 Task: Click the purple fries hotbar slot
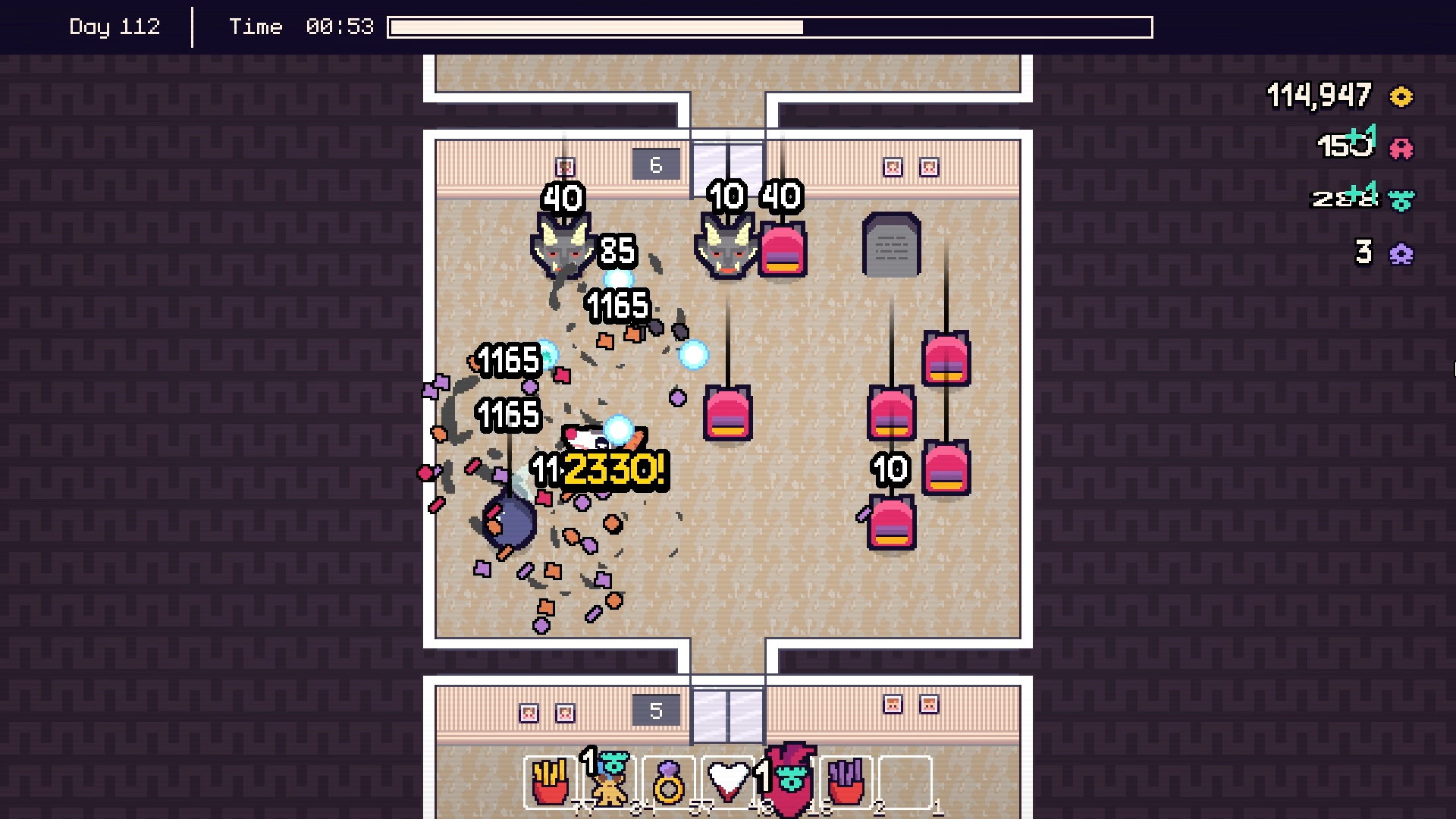pos(849,785)
